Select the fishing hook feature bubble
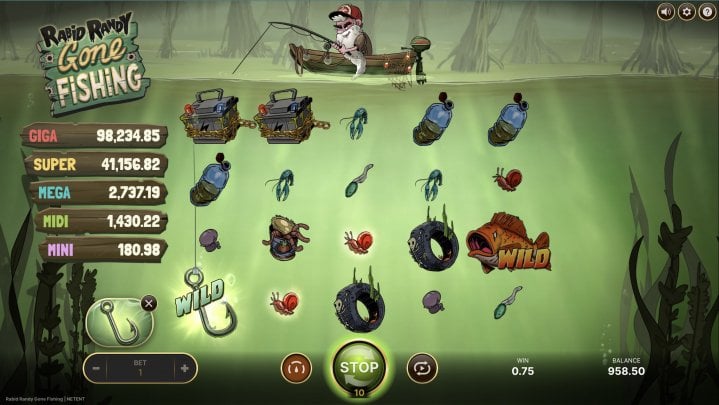The image size is (719, 405). pos(119,323)
